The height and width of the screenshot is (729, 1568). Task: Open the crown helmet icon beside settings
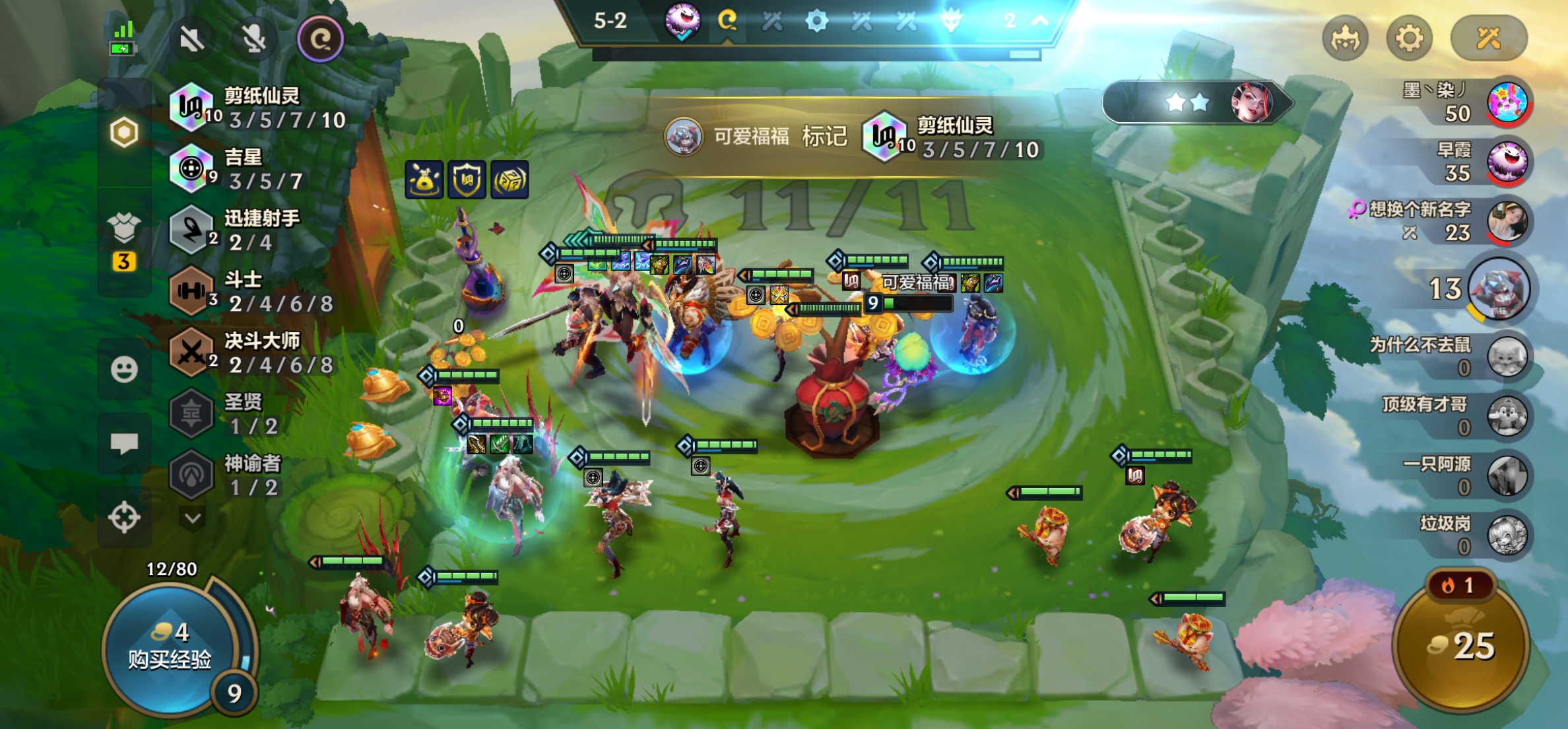pos(1345,38)
